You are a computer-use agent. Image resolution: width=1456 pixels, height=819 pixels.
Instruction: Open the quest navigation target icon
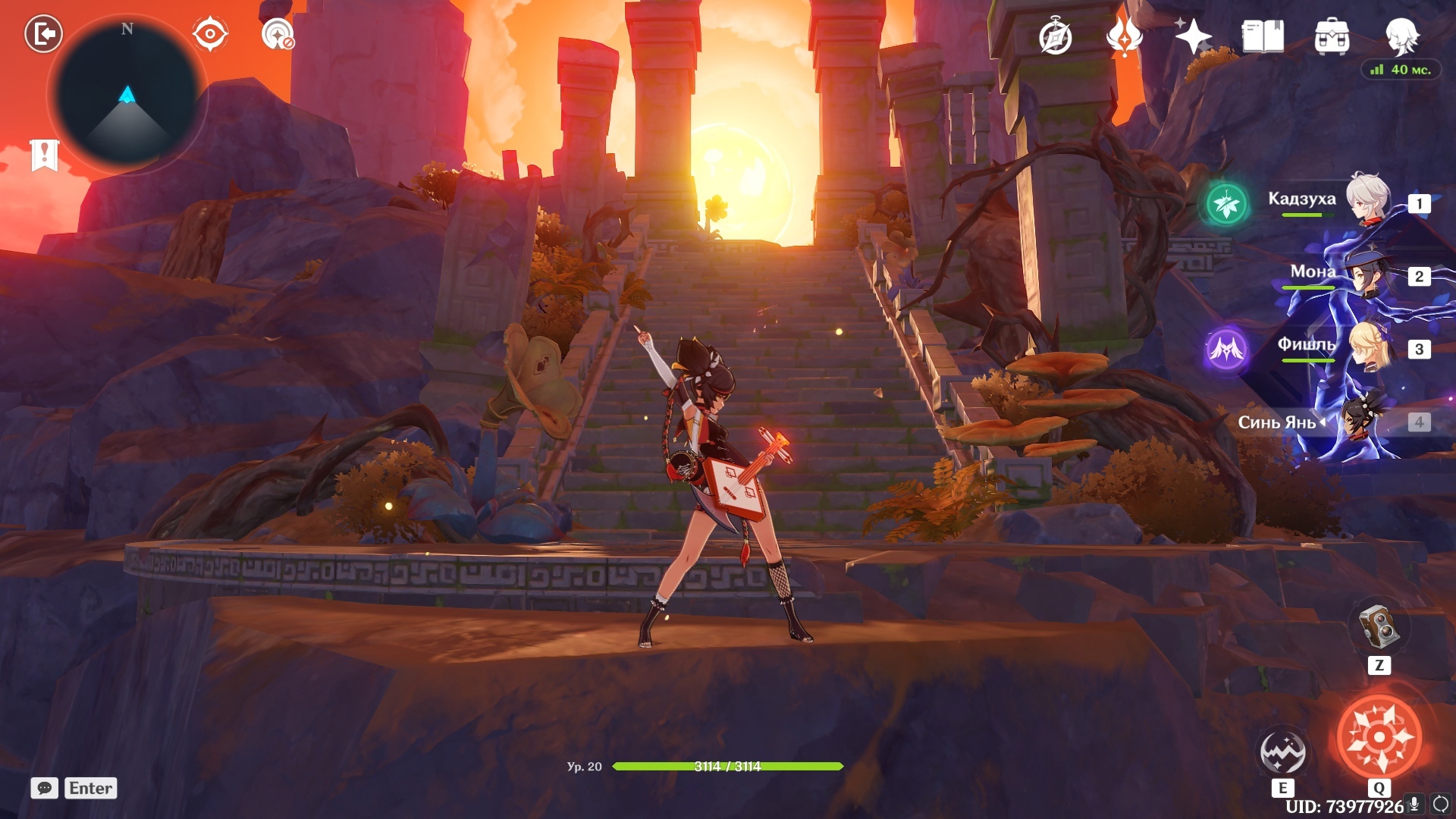coord(210,34)
